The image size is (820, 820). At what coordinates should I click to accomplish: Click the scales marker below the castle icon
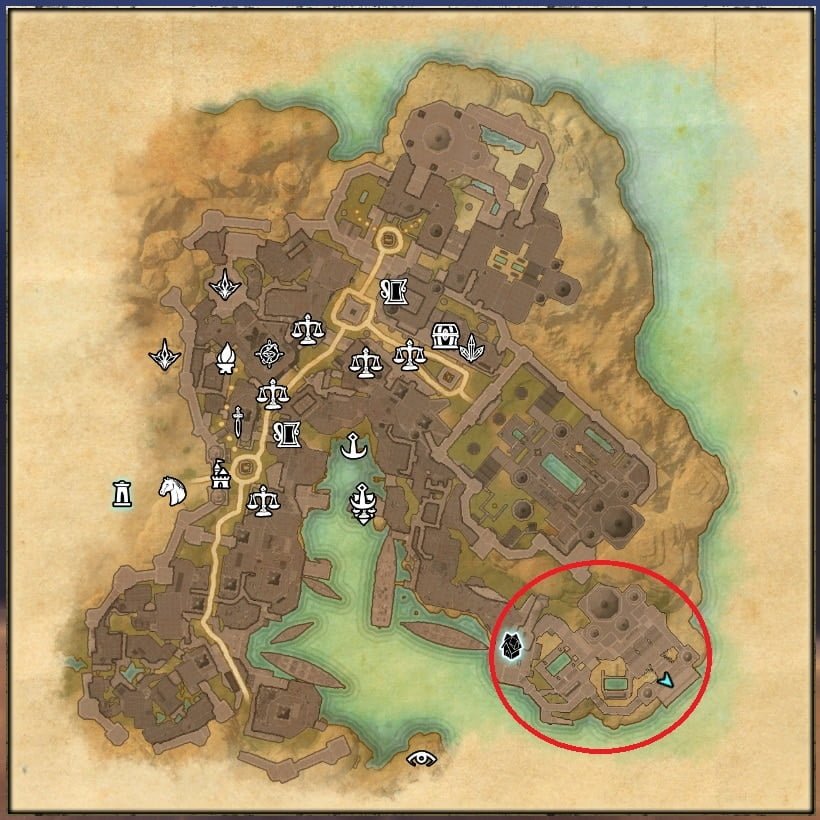point(263,499)
